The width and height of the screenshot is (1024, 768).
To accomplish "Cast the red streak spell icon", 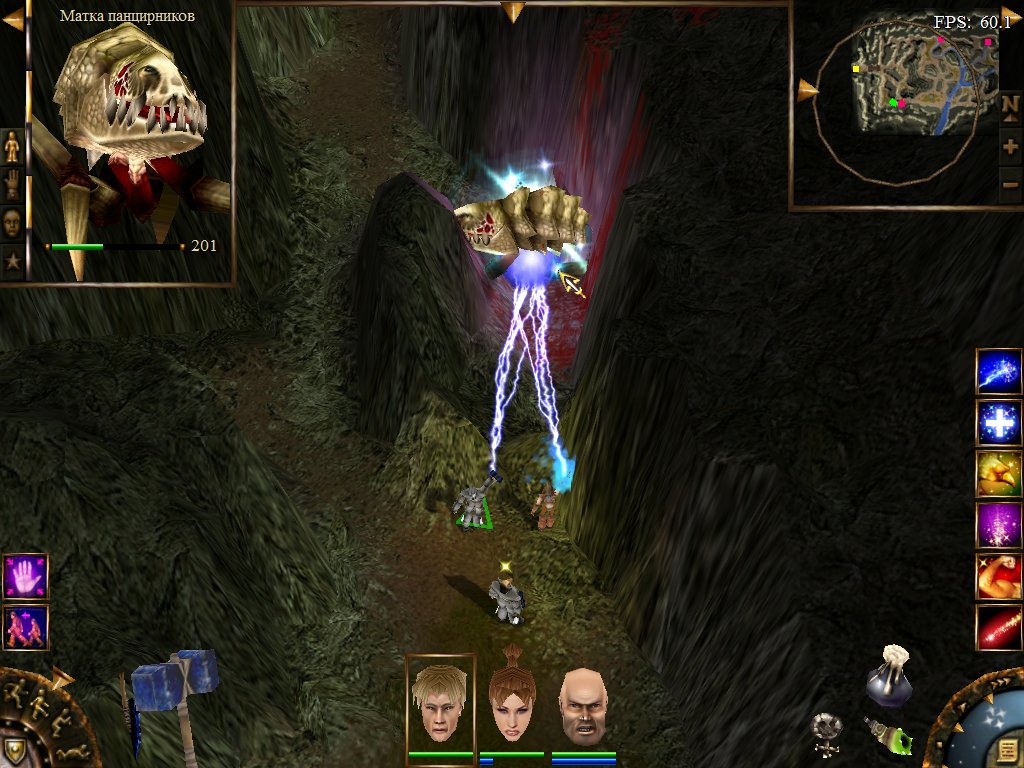I will click(x=999, y=627).
